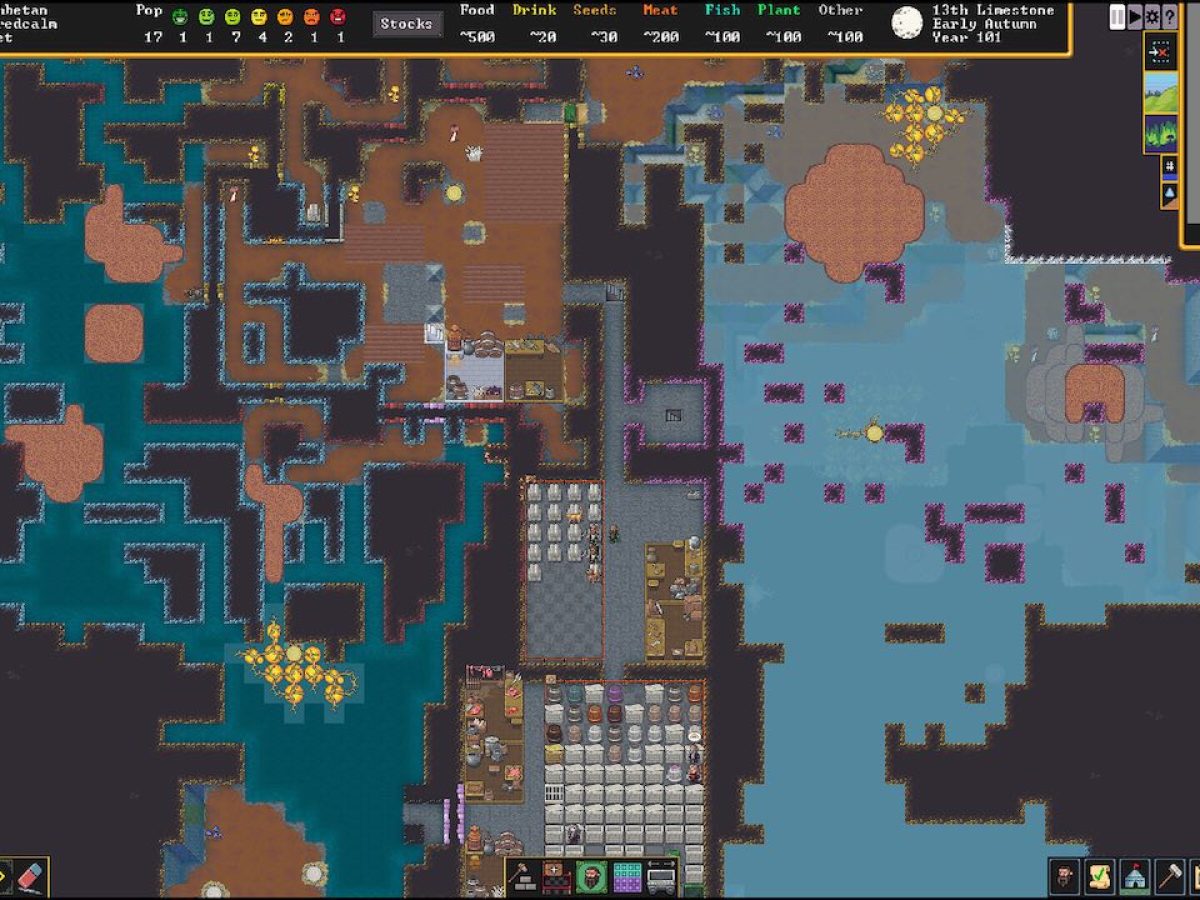Screen dimensions: 1200x900
Task: Open the citizens list dwarf face icon
Action: coord(1066,877)
